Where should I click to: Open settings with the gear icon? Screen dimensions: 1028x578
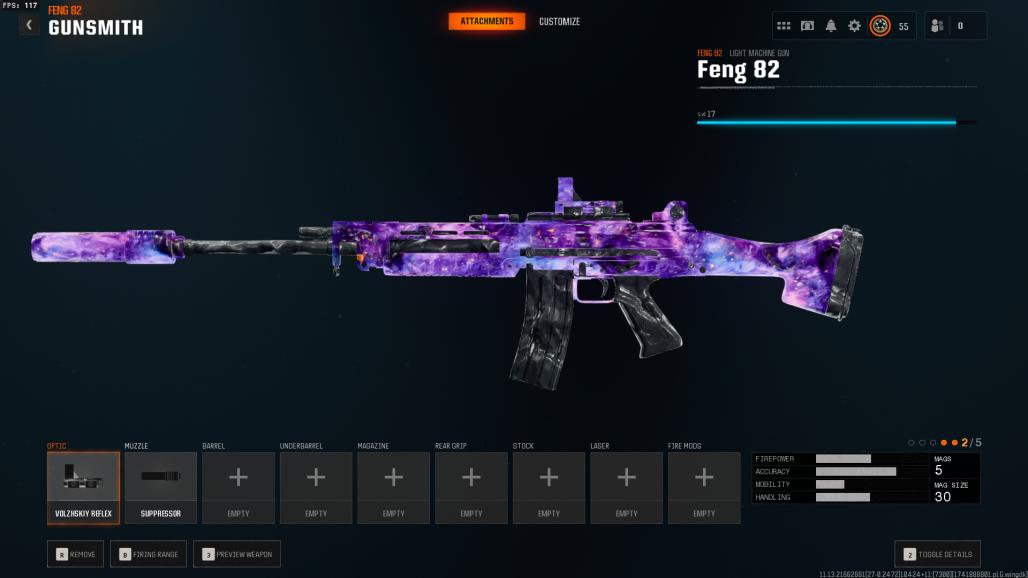click(x=854, y=26)
